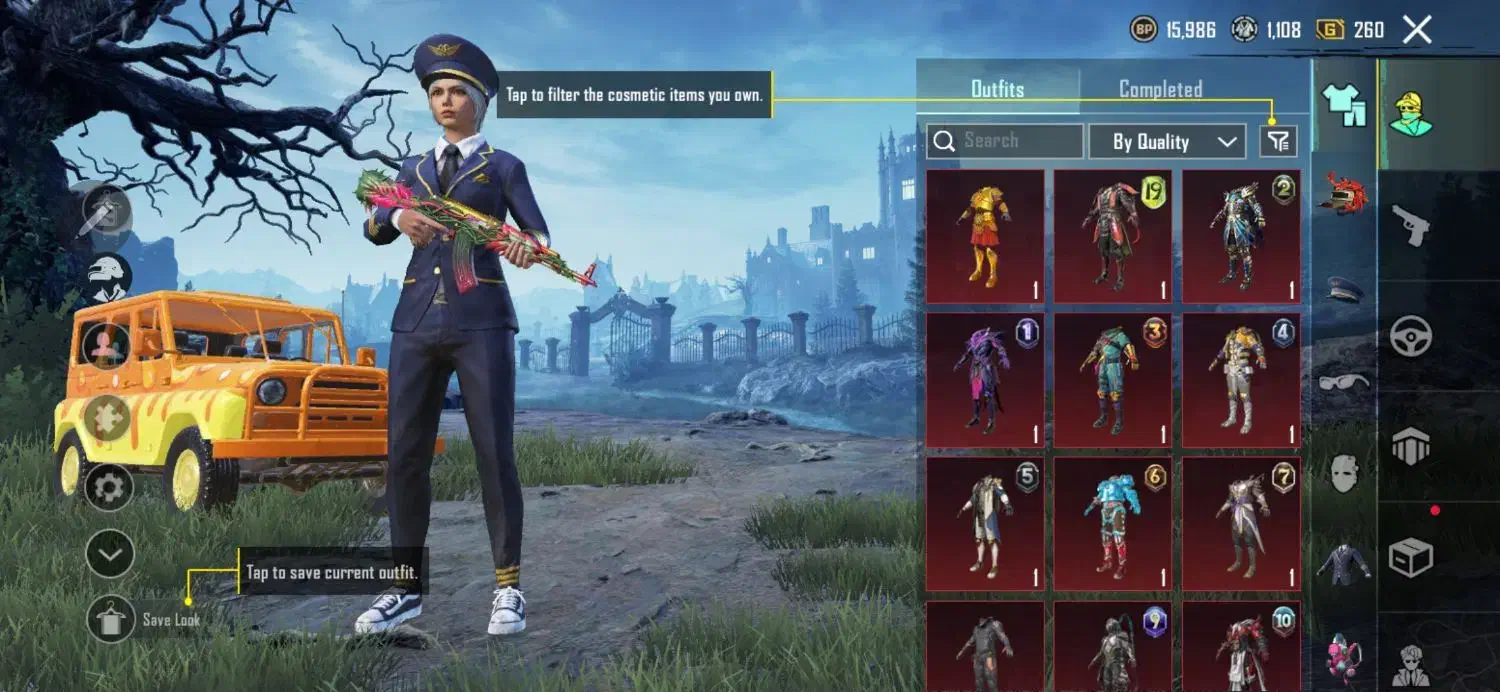Show the glasses subcategory
The height and width of the screenshot is (692, 1500).
click(1344, 381)
